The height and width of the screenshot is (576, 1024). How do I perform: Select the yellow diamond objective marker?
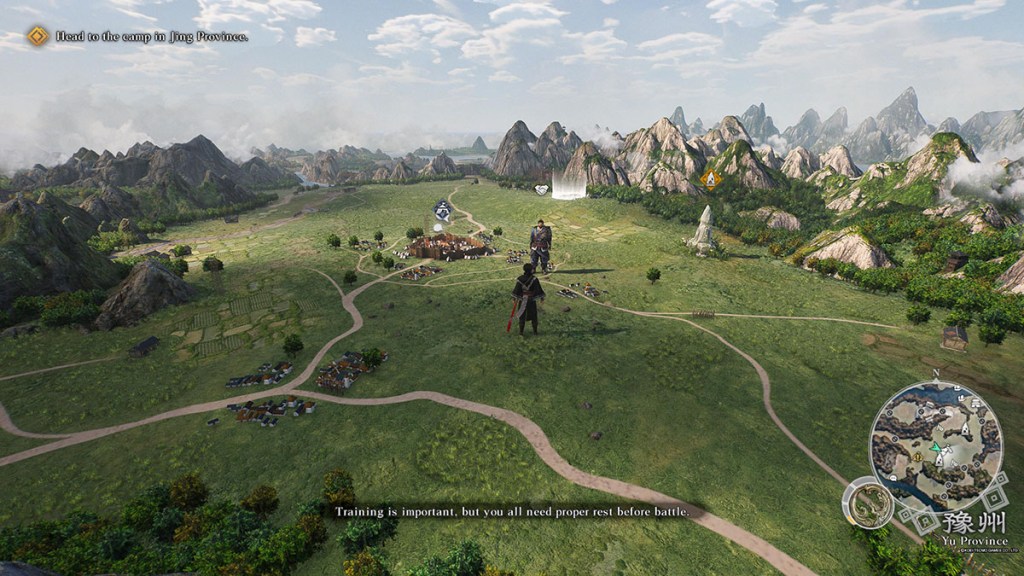(711, 178)
